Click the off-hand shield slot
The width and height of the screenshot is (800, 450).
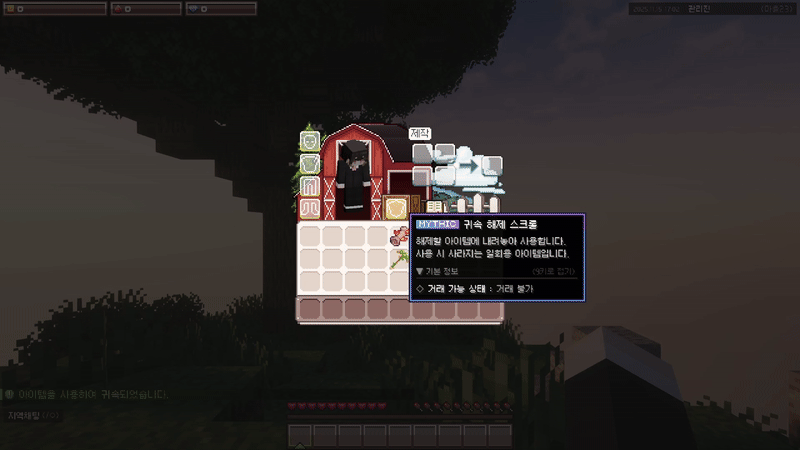[395, 208]
